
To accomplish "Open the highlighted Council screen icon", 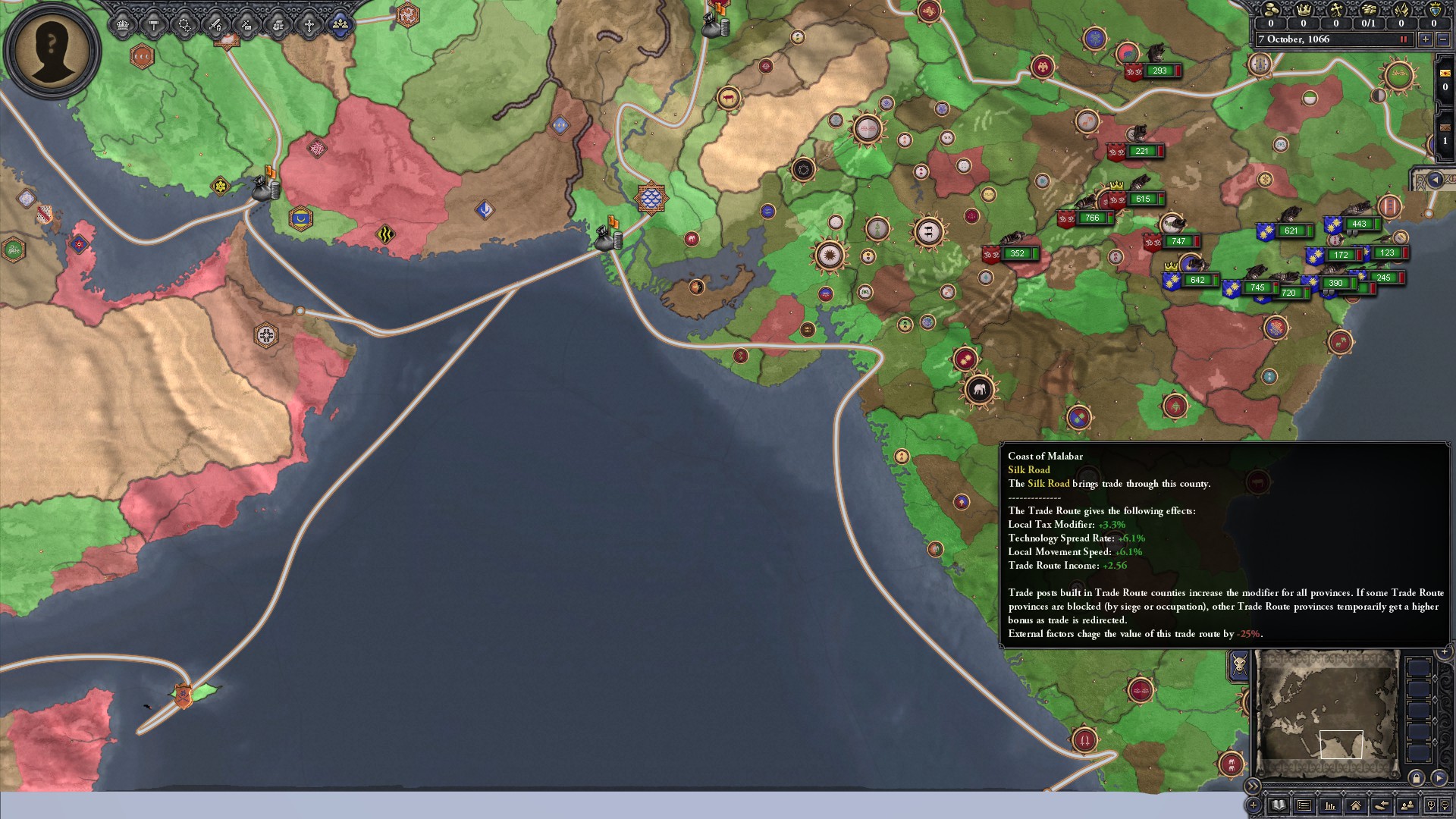I will point(340,24).
